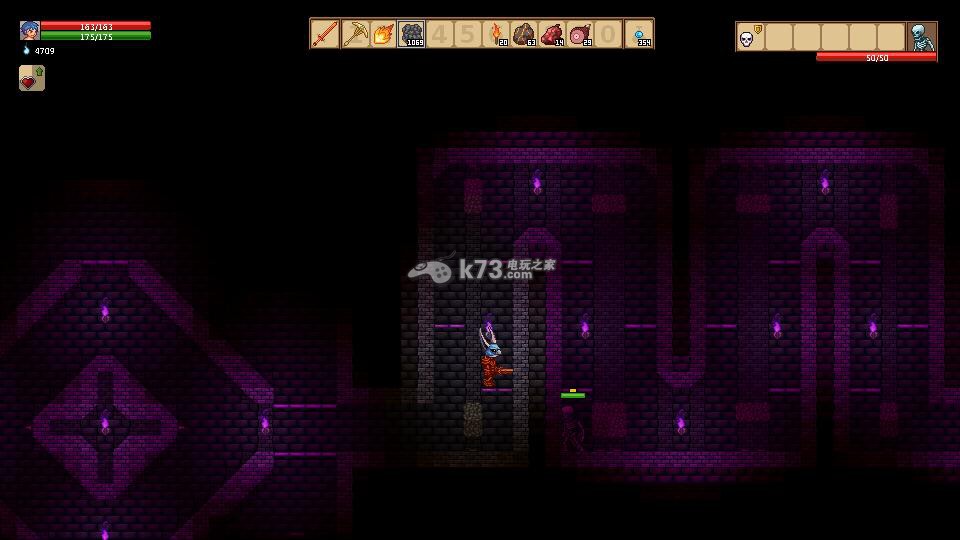Click the blue-haired player portrait
The width and height of the screenshot is (960, 540).
29,30
